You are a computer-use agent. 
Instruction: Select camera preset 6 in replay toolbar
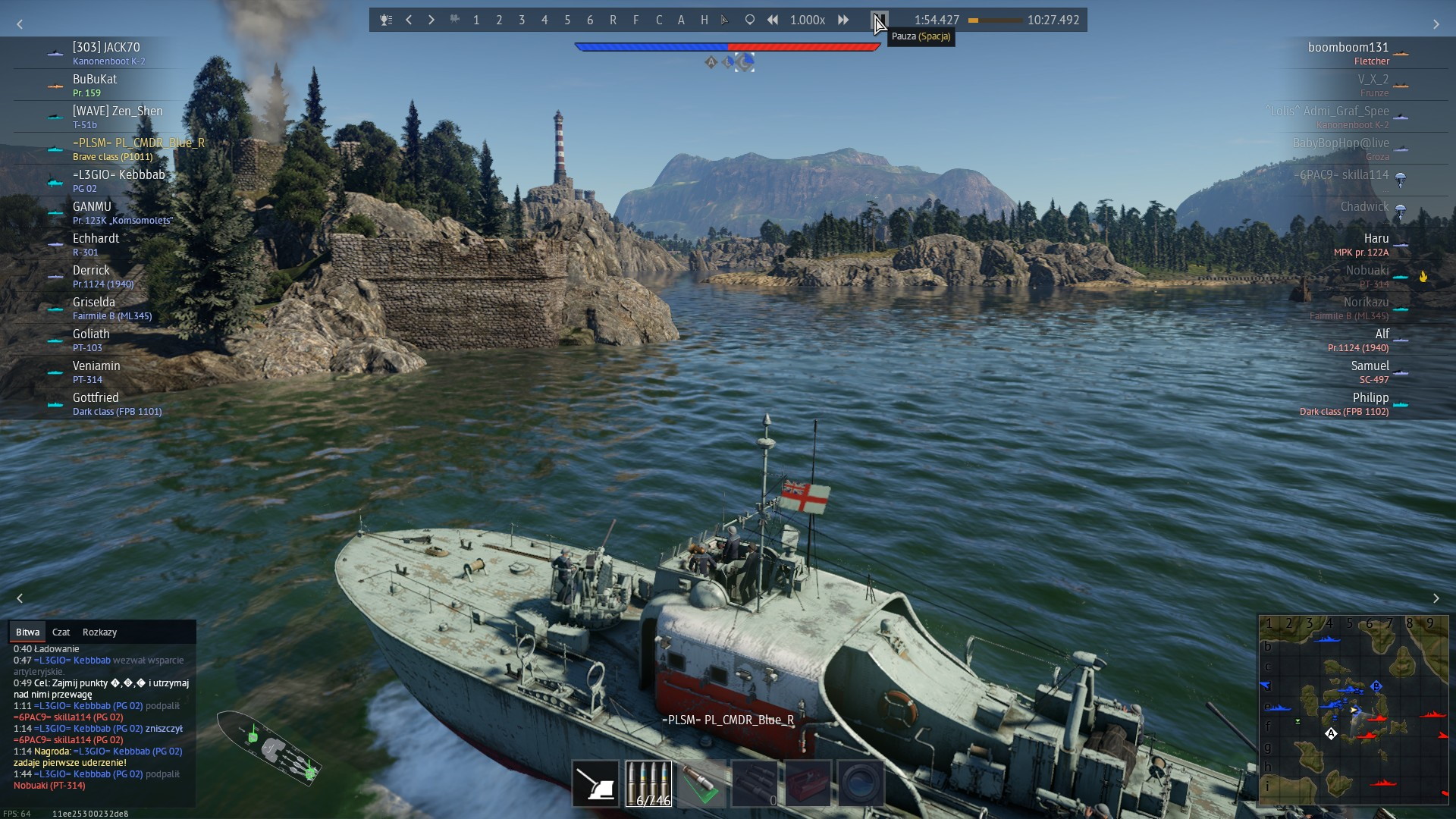[590, 20]
